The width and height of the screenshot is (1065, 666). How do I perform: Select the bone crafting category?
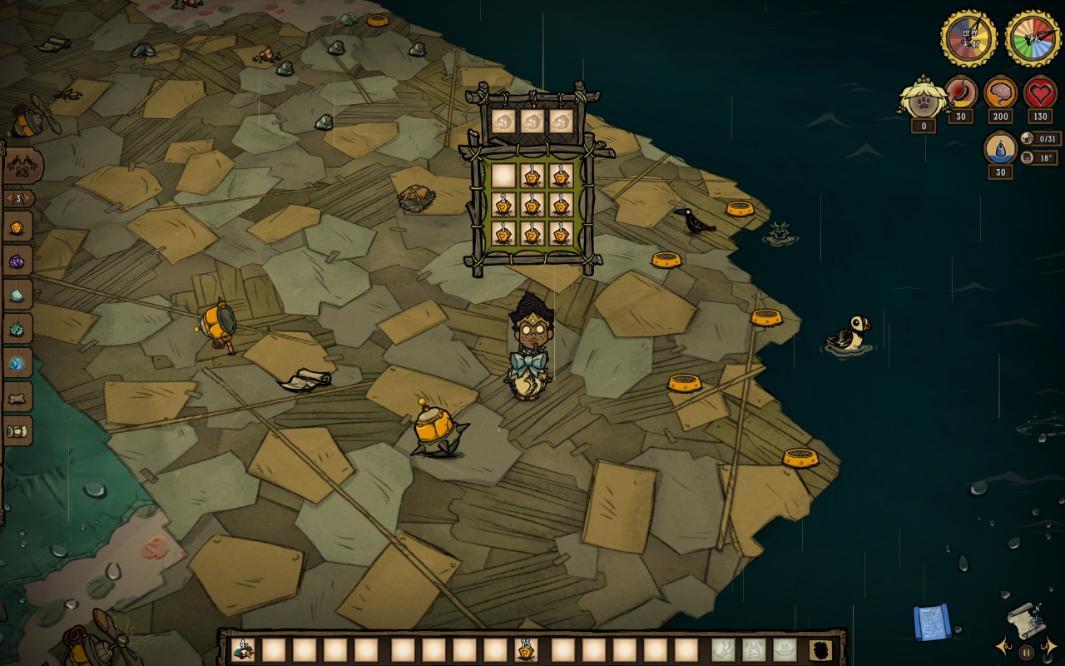pos(17,398)
